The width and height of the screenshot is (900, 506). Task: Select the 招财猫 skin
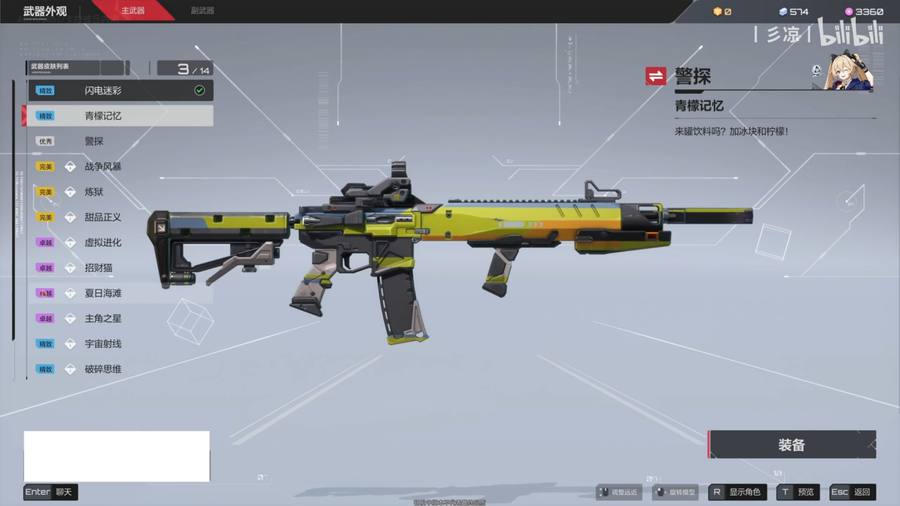pyautogui.click(x=120, y=268)
